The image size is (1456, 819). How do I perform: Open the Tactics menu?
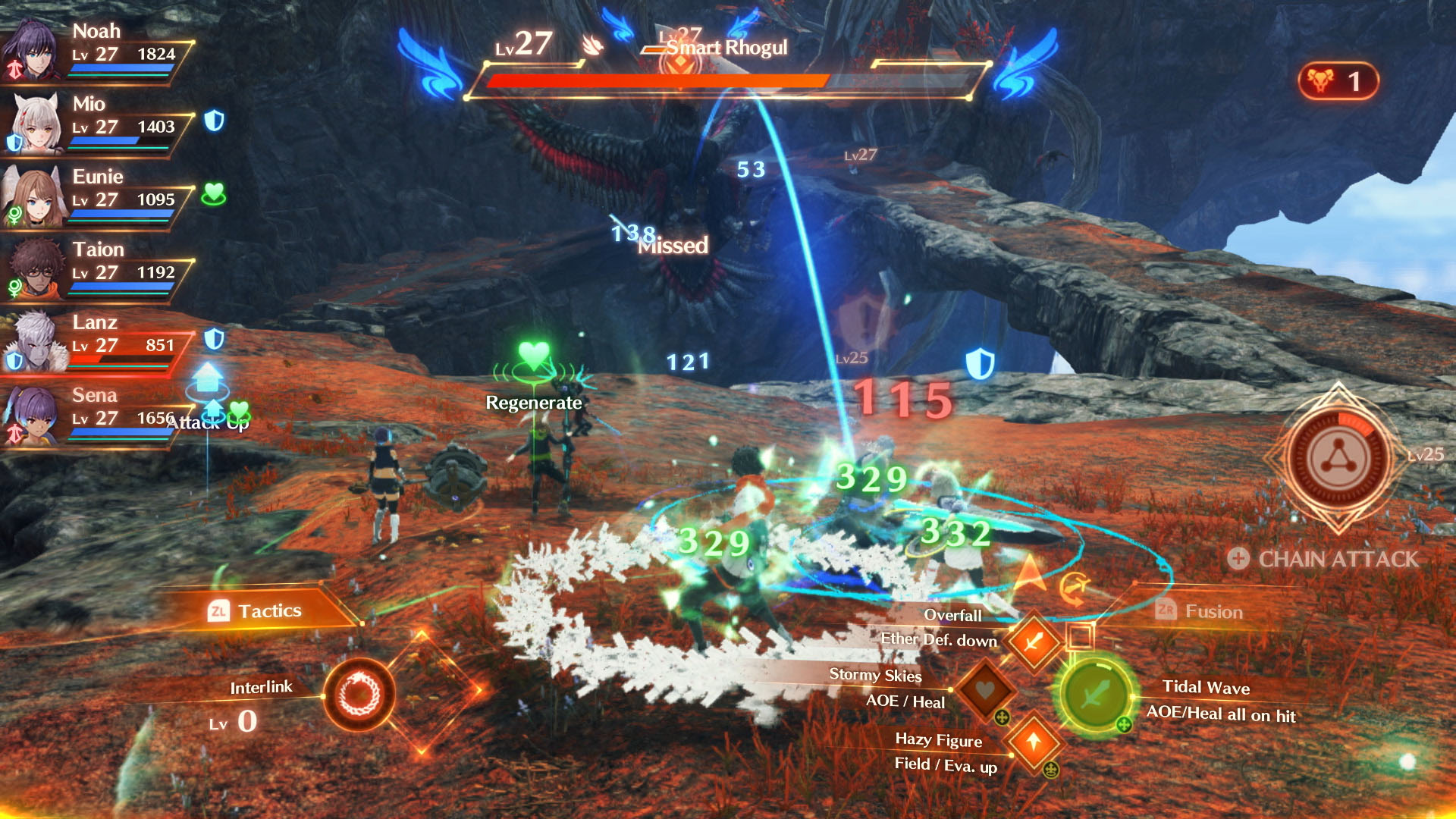[x=256, y=611]
